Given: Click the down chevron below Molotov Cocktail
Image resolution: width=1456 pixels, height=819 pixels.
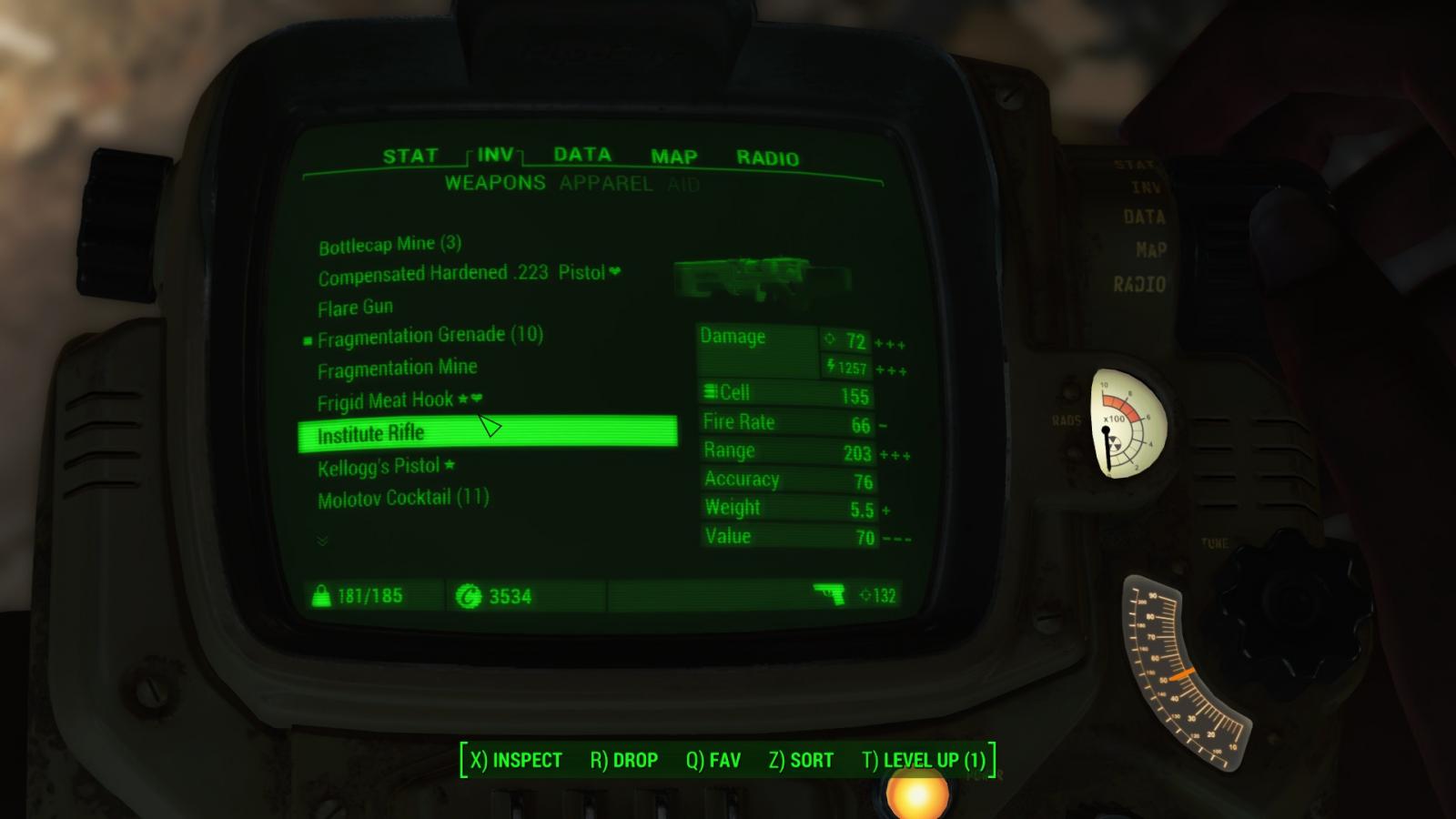Looking at the screenshot, I should (322, 541).
